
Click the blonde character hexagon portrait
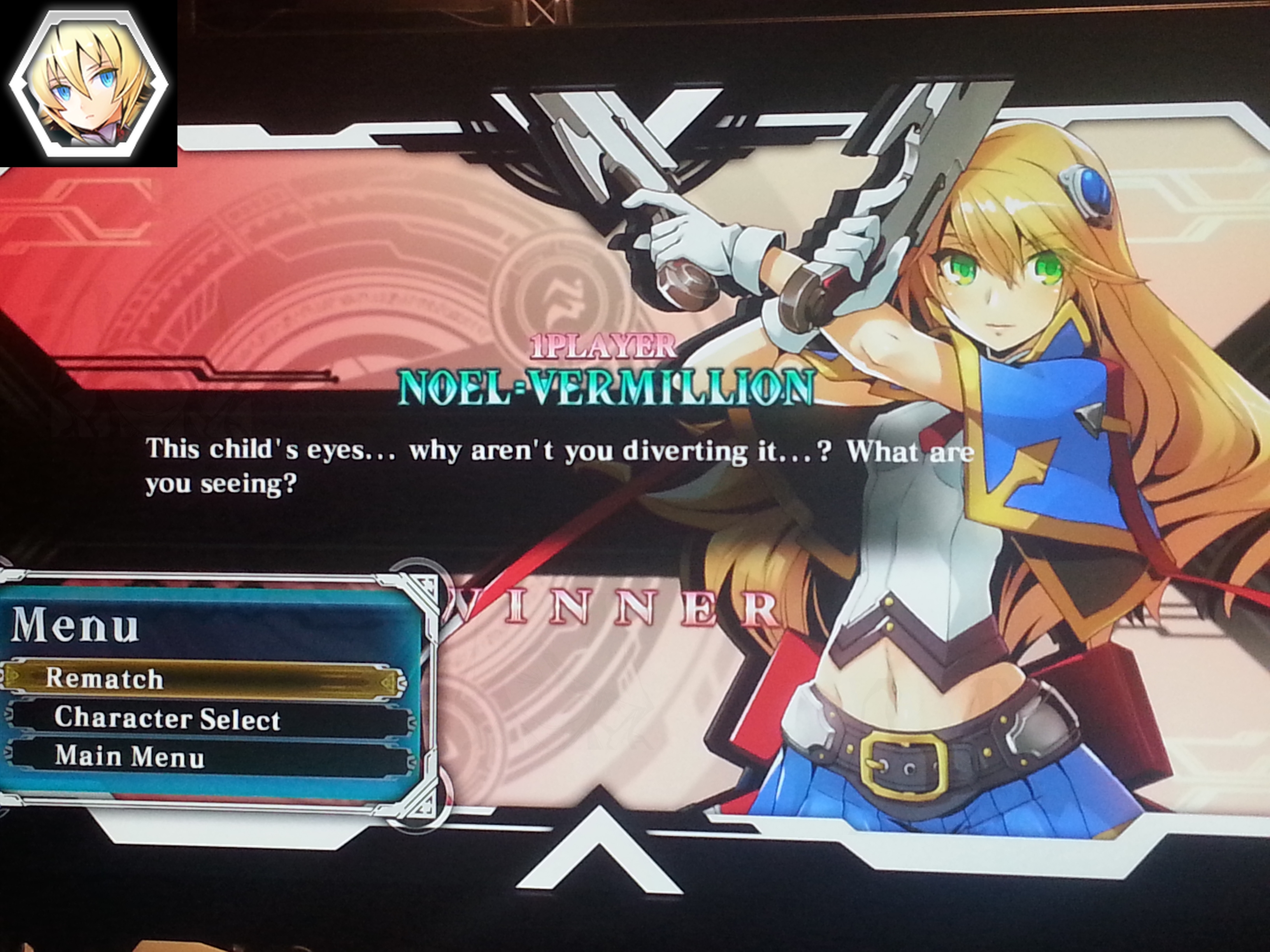[x=89, y=84]
